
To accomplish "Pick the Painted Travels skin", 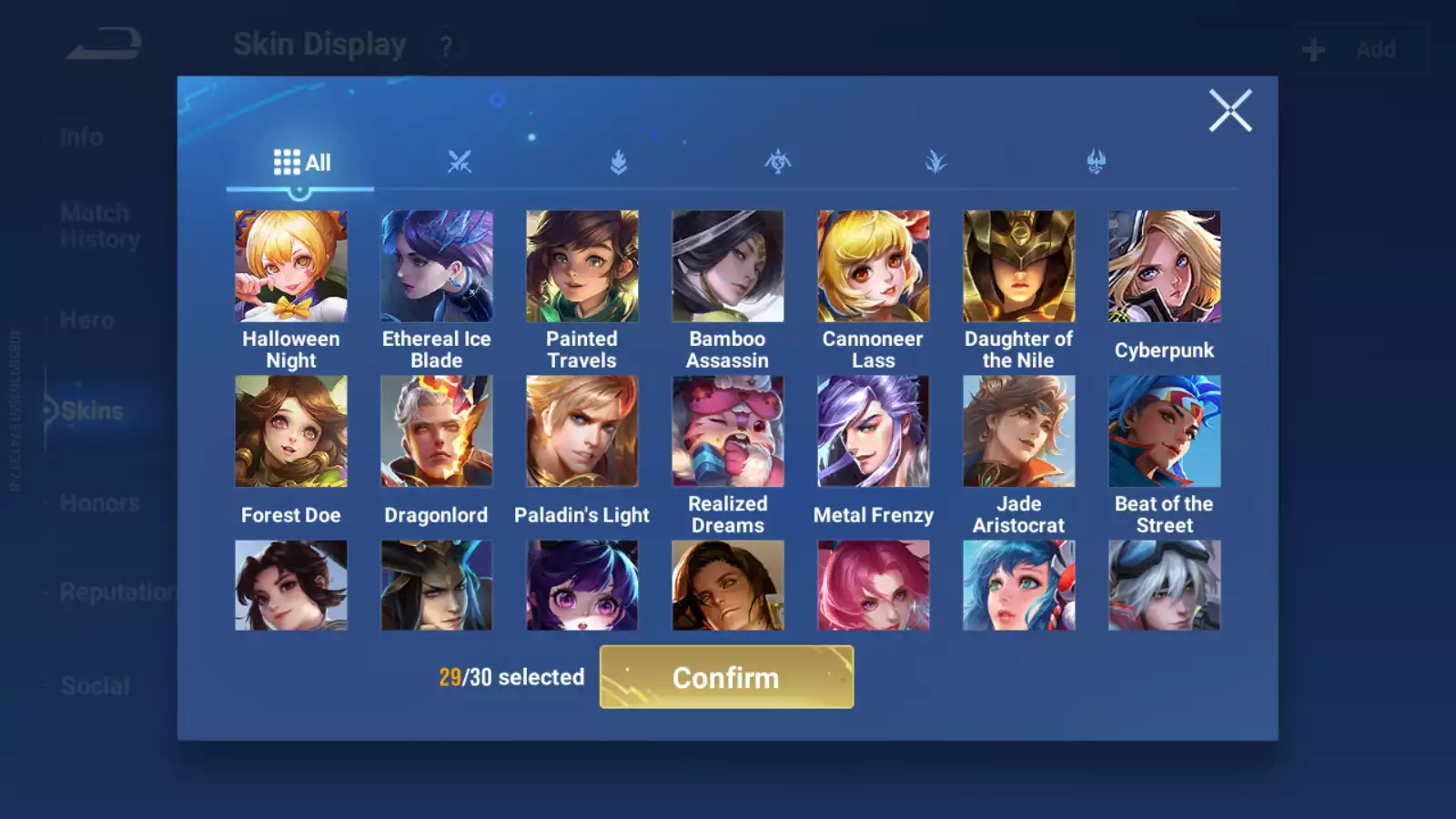I will (x=582, y=267).
